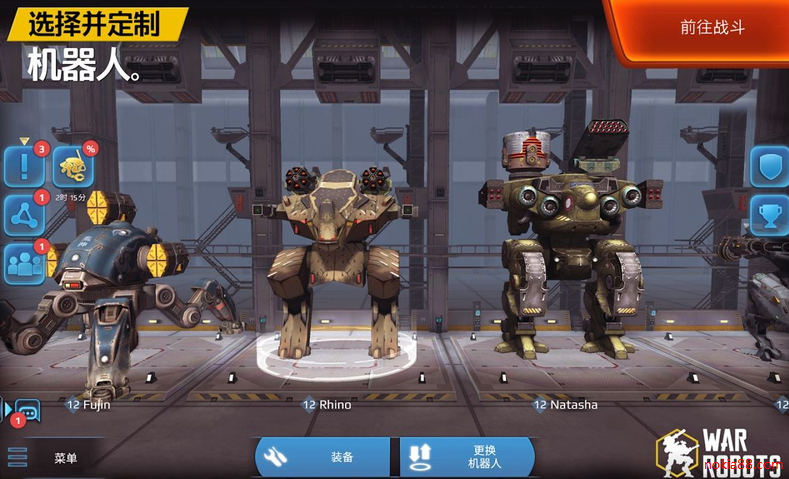The width and height of the screenshot is (789, 479).
Task: Open the exclamation mark notifications icon
Action: coord(24,167)
